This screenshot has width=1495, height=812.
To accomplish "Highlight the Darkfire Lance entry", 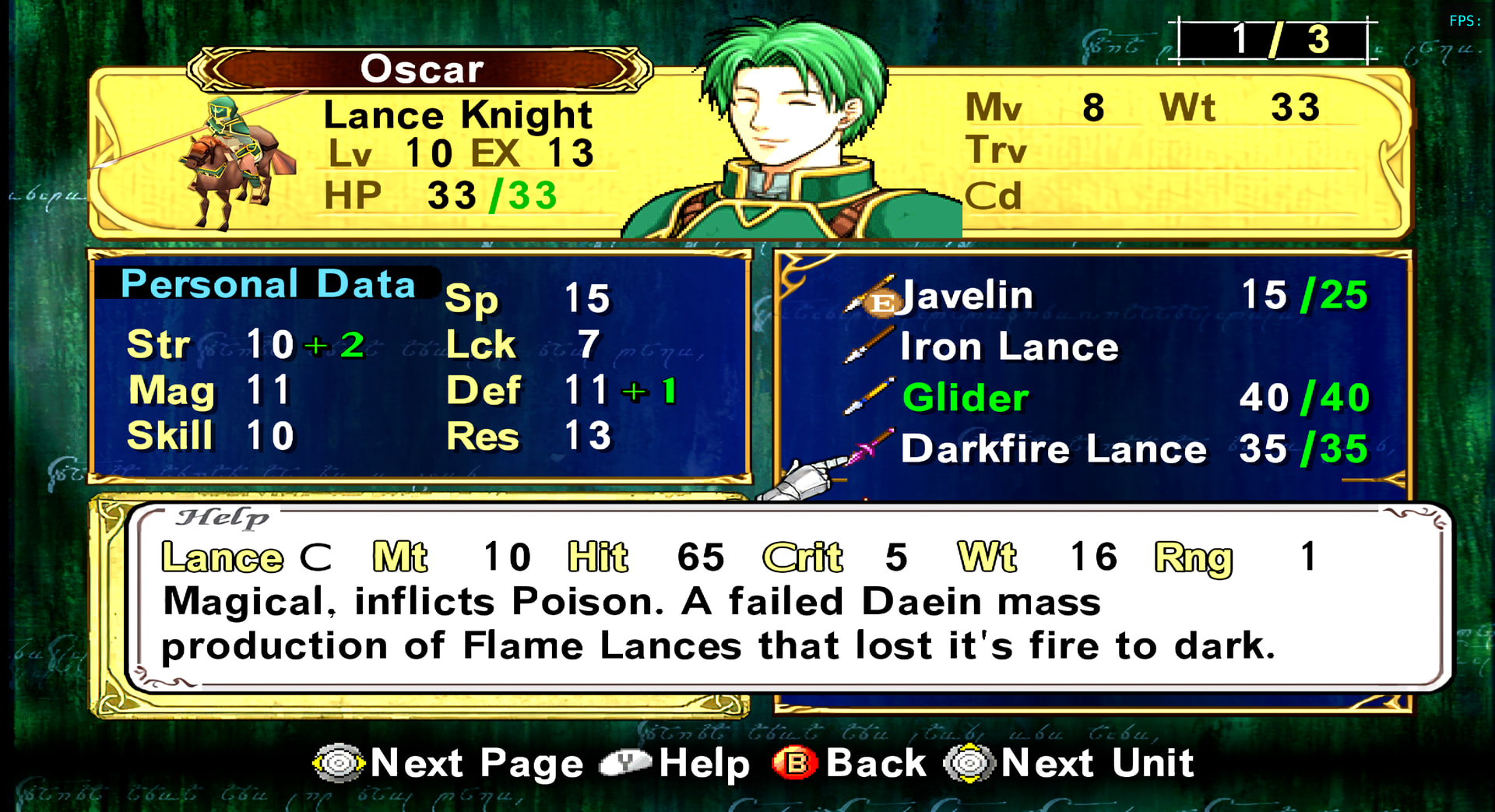I will coord(1053,449).
